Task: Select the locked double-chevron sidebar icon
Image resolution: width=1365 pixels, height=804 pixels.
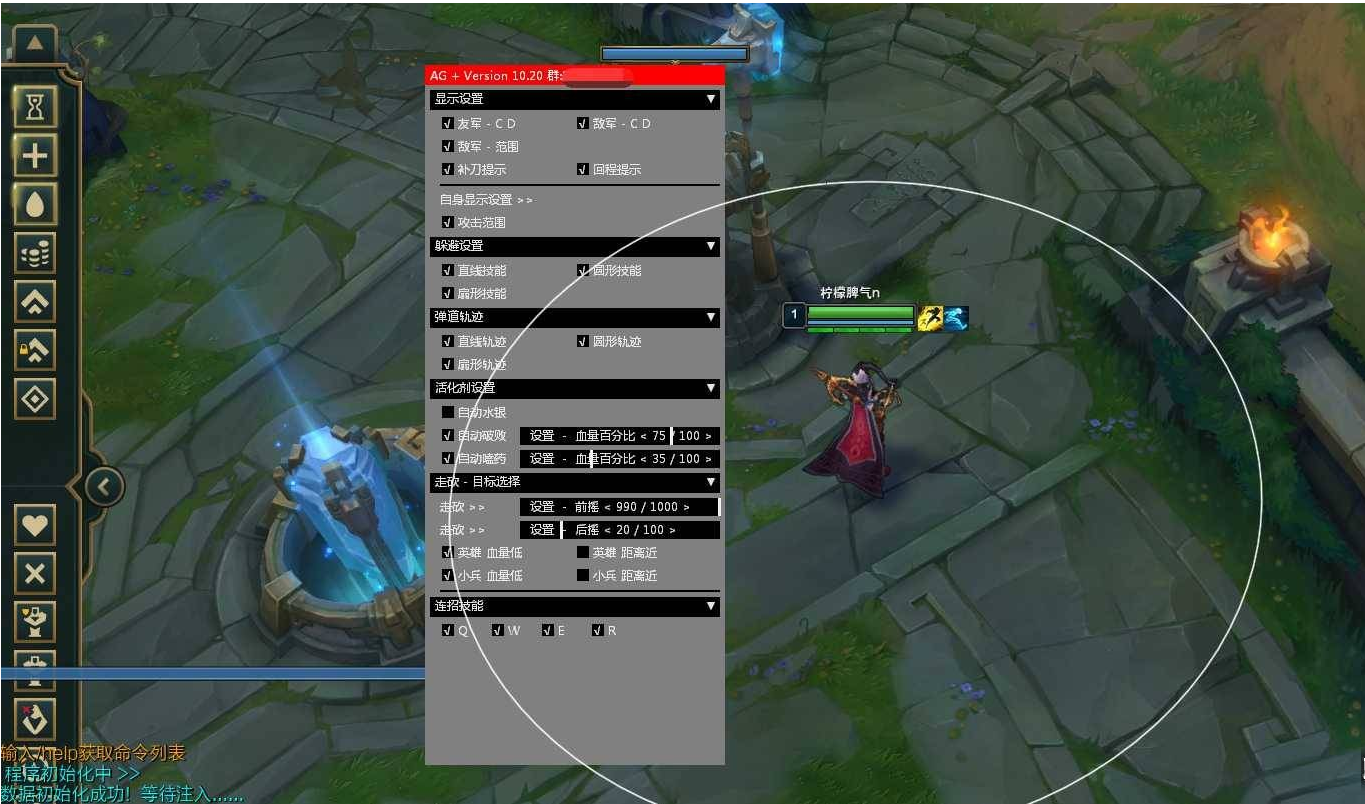Action: [x=35, y=350]
